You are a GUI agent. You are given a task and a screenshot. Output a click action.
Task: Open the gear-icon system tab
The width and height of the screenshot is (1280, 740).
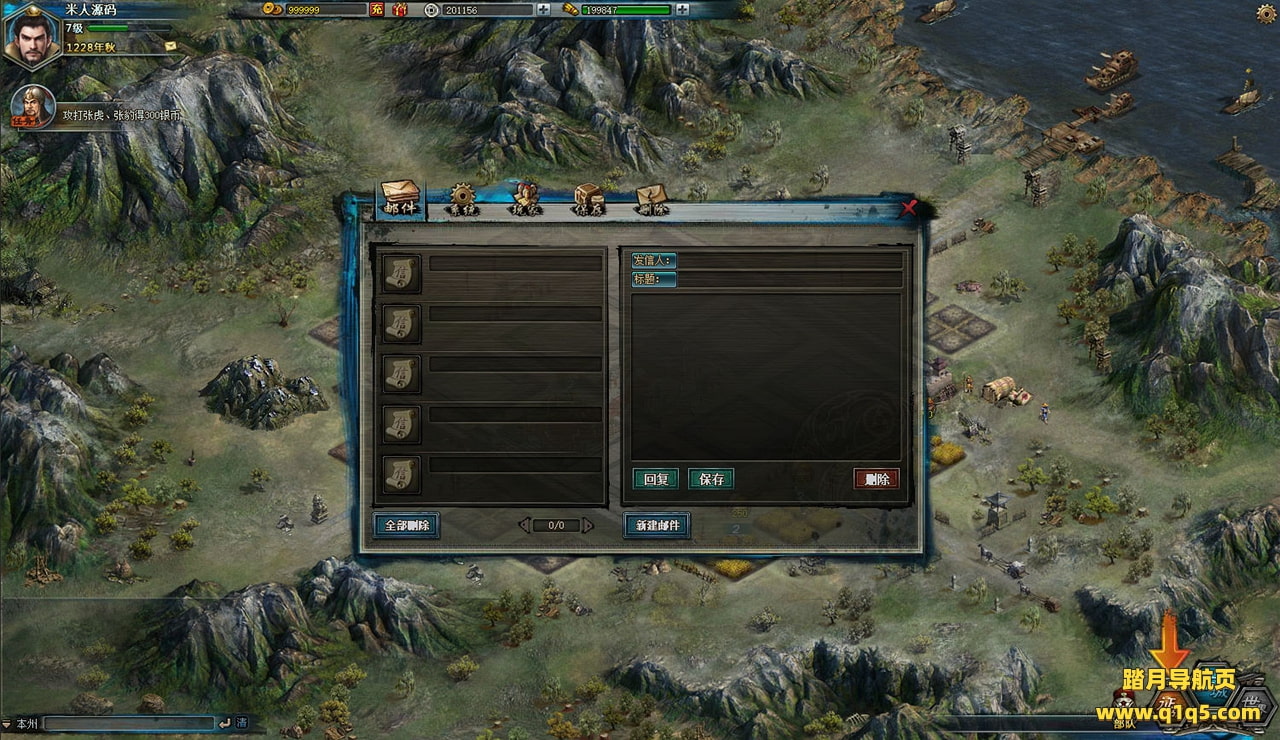click(463, 202)
